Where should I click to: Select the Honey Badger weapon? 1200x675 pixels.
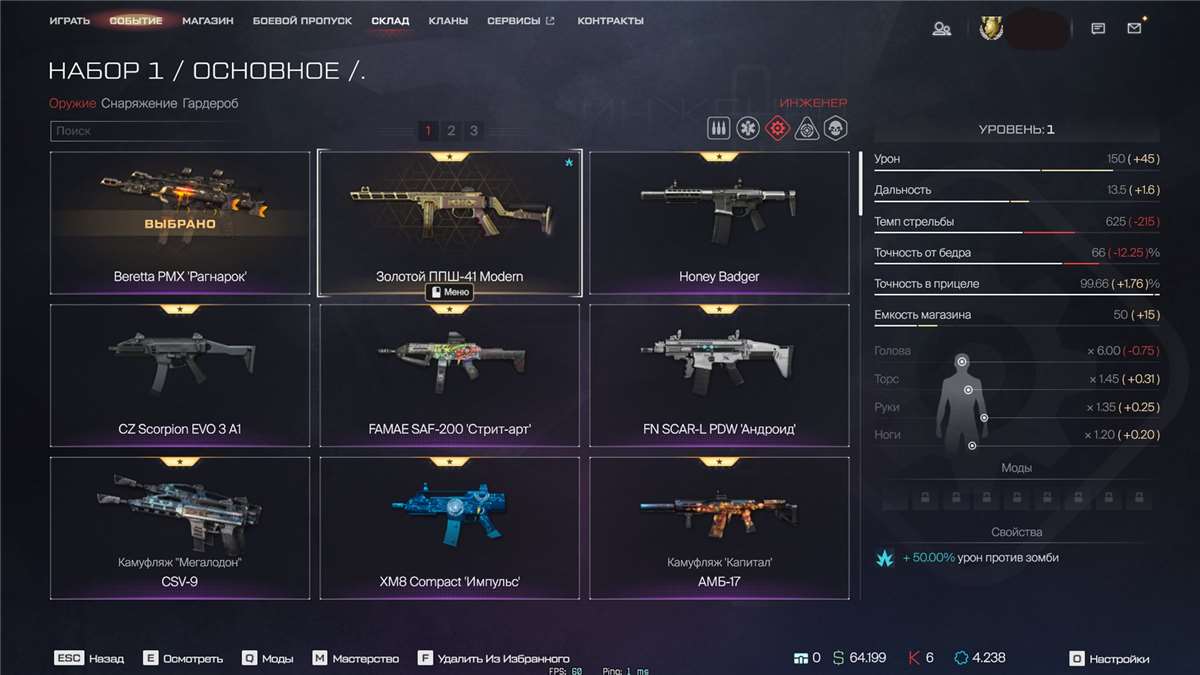pyautogui.click(x=719, y=224)
